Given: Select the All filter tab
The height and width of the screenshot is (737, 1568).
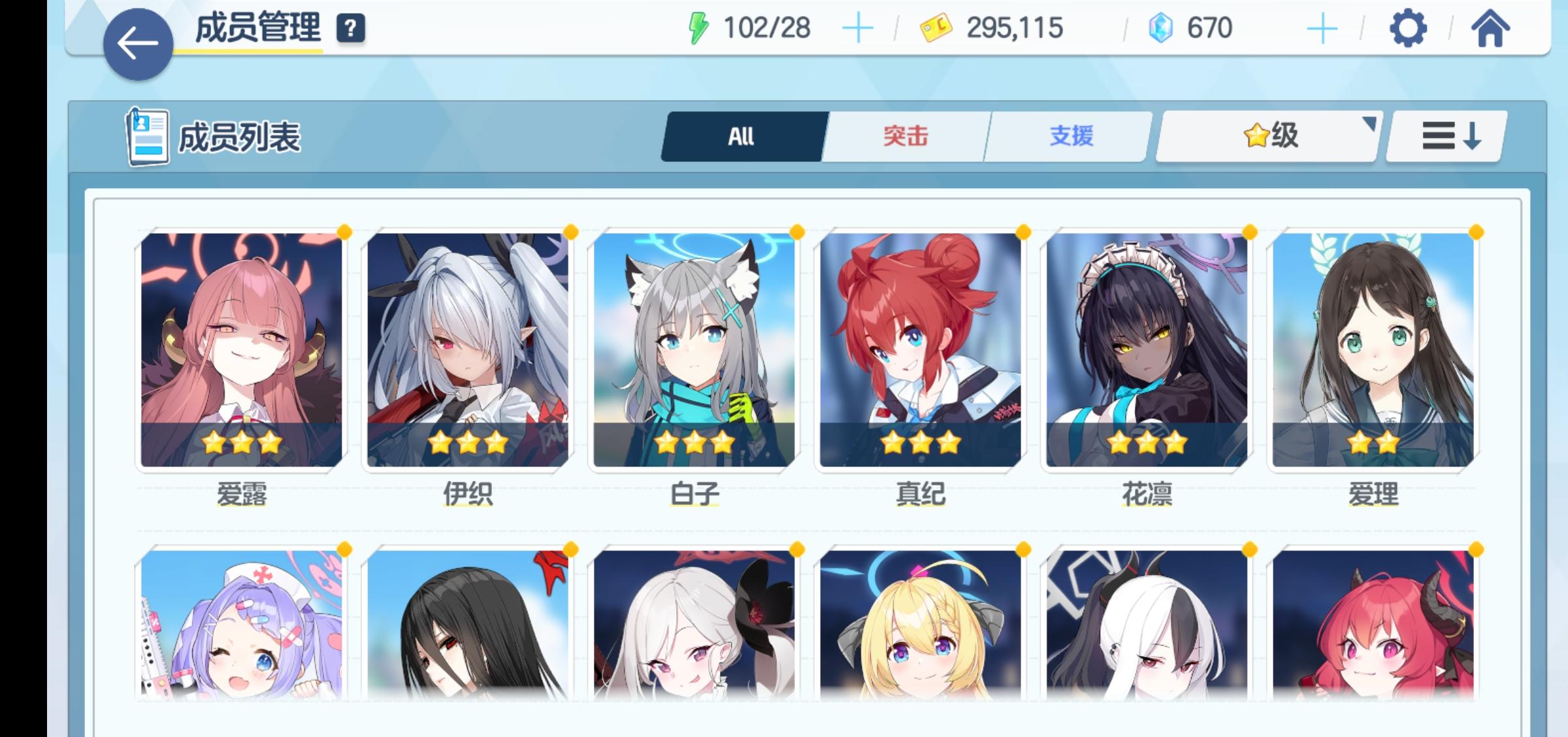Looking at the screenshot, I should click(x=742, y=136).
